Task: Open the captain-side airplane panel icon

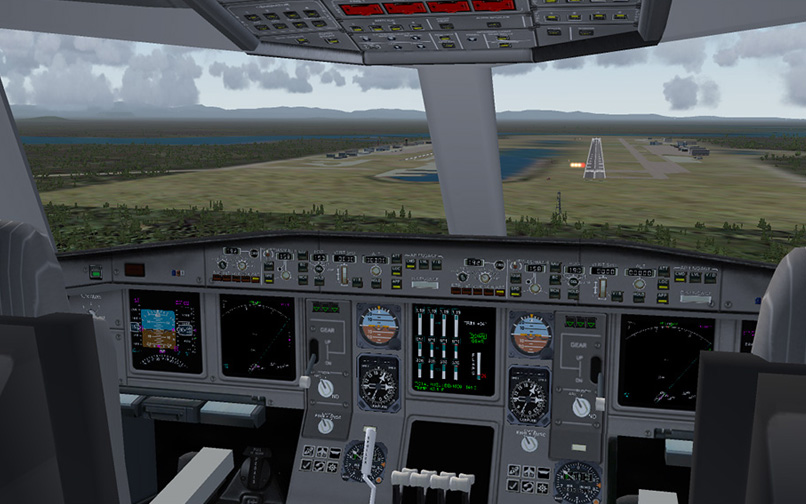Action: [x=322, y=453]
